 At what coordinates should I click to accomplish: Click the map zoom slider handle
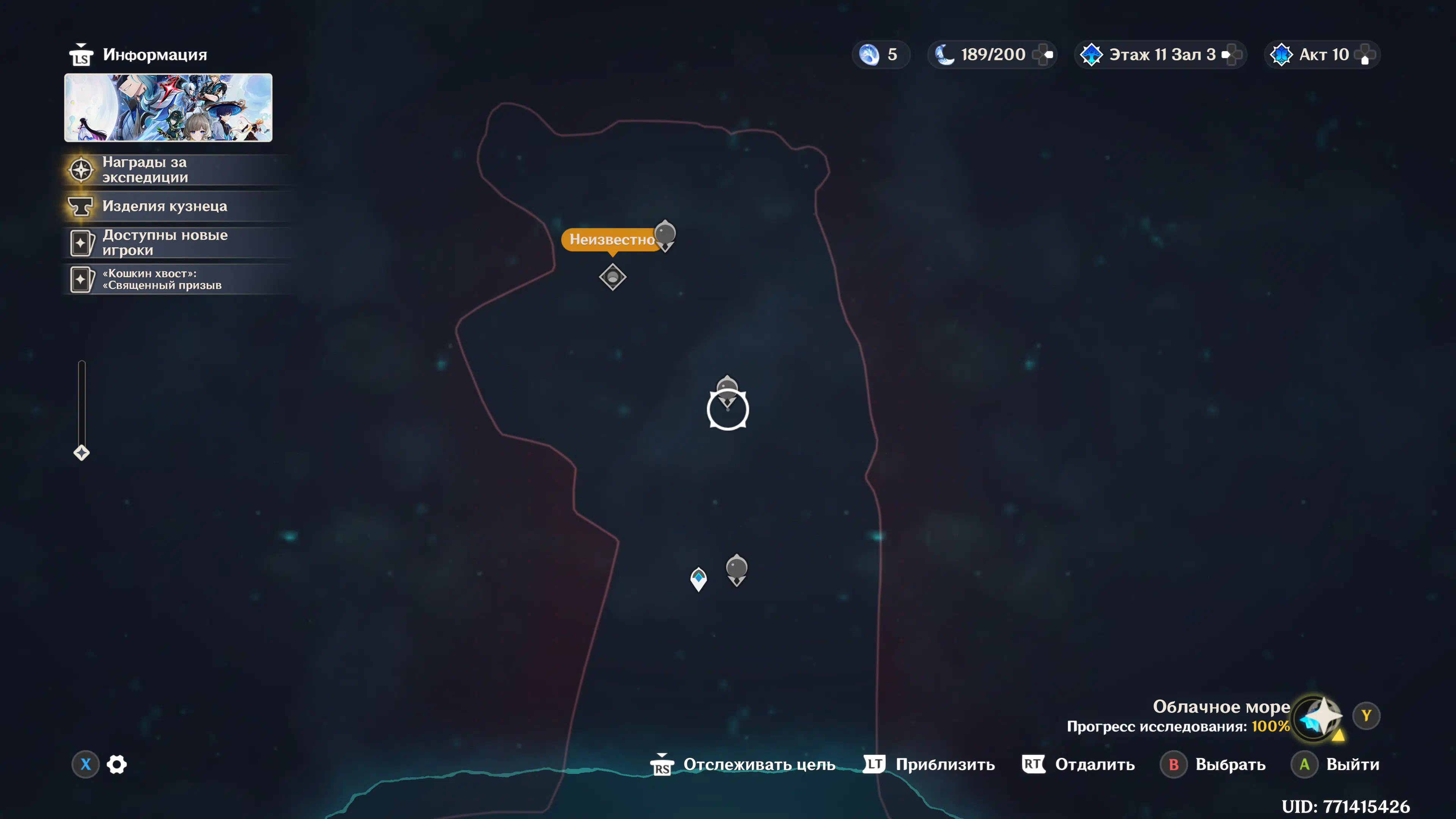[x=82, y=453]
